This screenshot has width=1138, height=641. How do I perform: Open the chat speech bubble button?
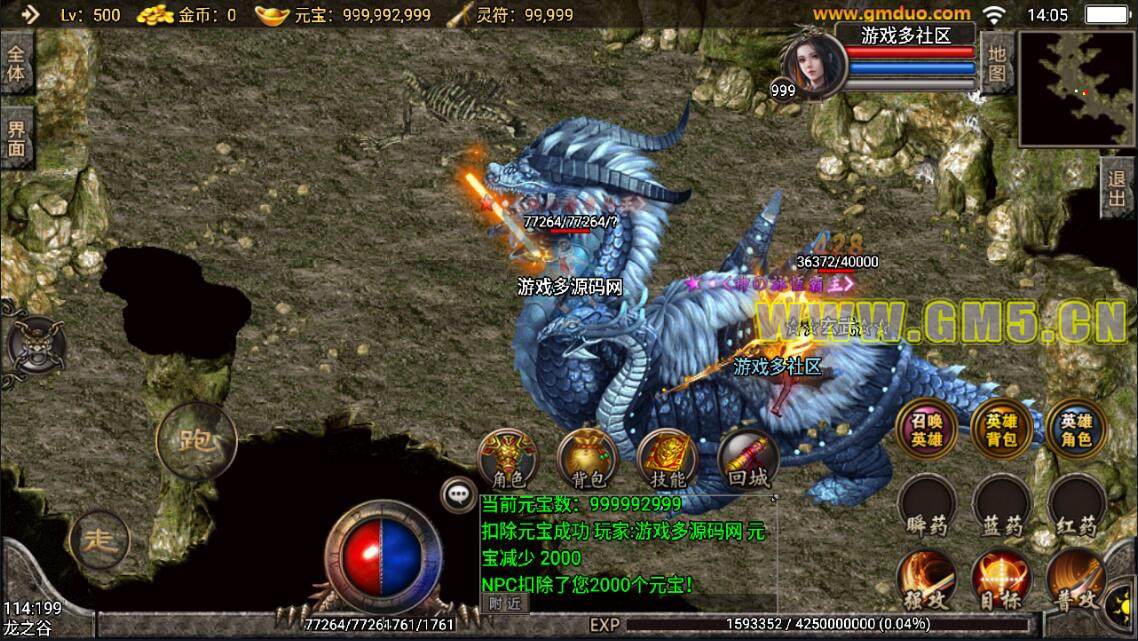tap(459, 493)
